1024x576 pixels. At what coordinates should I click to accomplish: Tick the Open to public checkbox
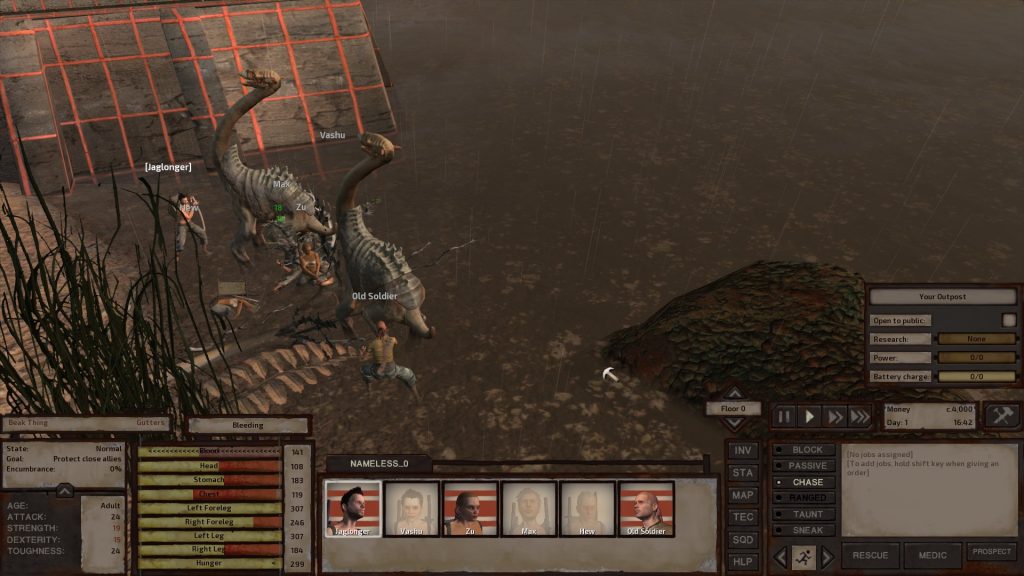pos(1009,320)
